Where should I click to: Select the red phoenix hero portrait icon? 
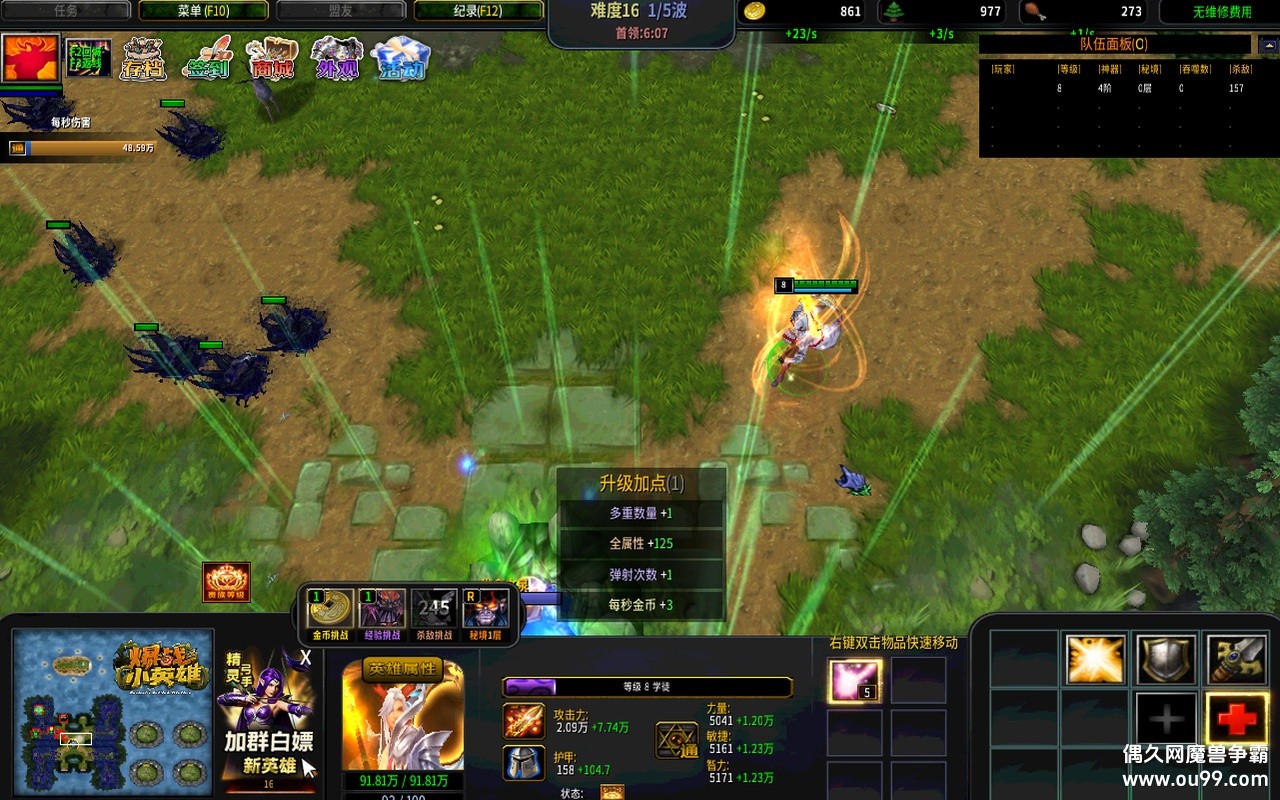click(31, 58)
